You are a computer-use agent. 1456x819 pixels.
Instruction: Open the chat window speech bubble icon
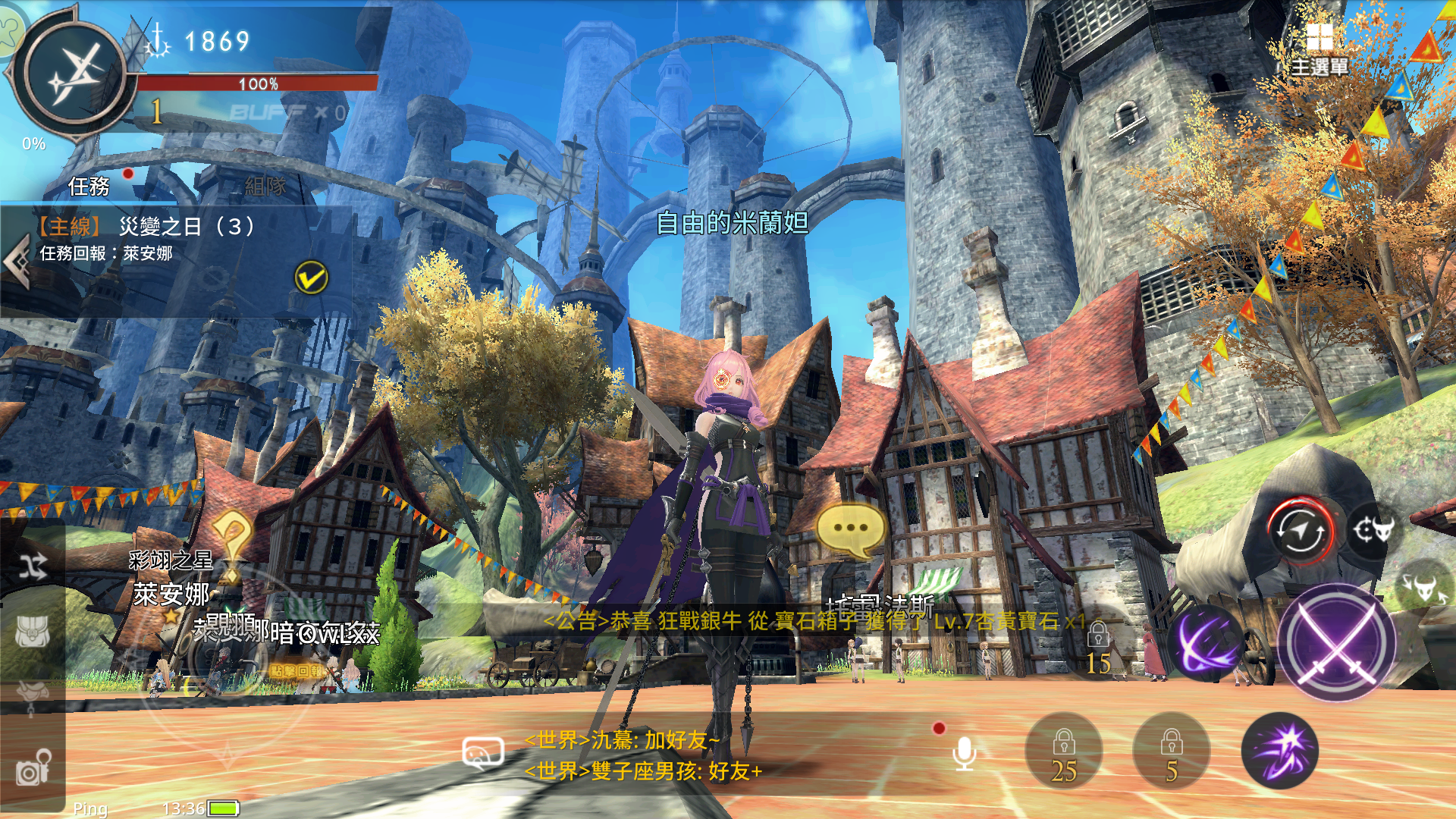tap(482, 753)
